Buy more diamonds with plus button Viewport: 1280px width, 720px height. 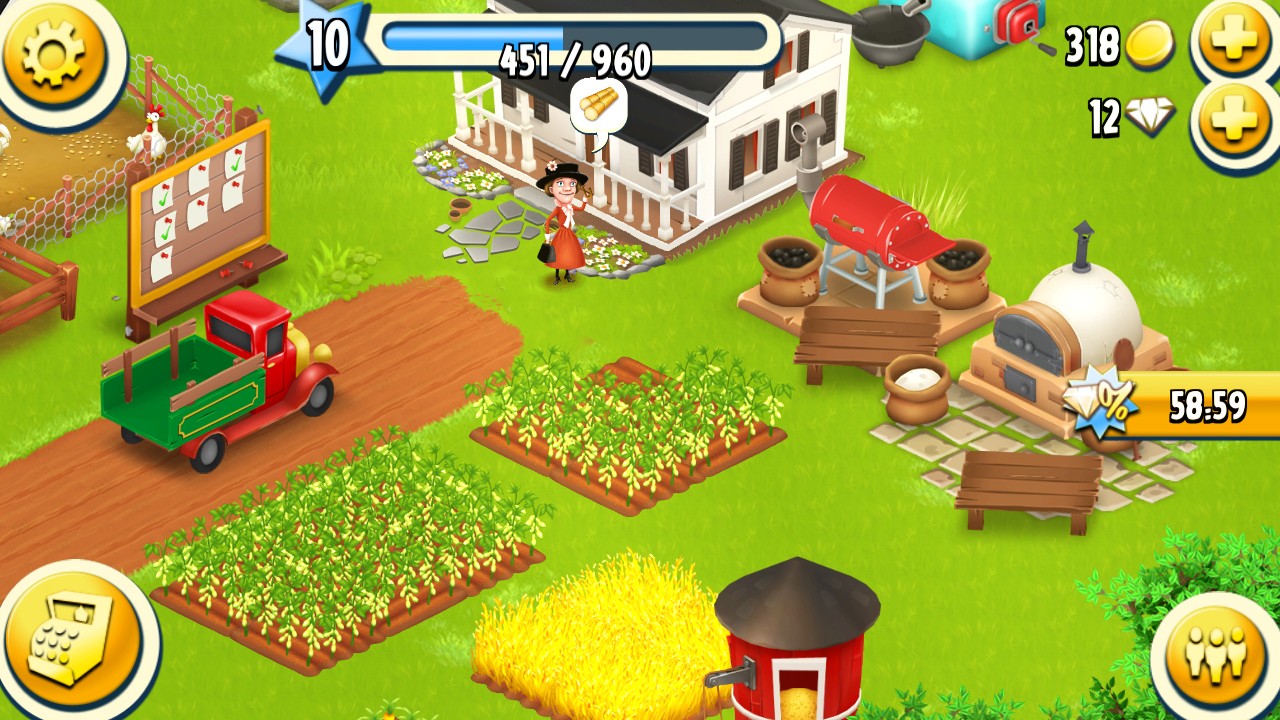(1234, 120)
